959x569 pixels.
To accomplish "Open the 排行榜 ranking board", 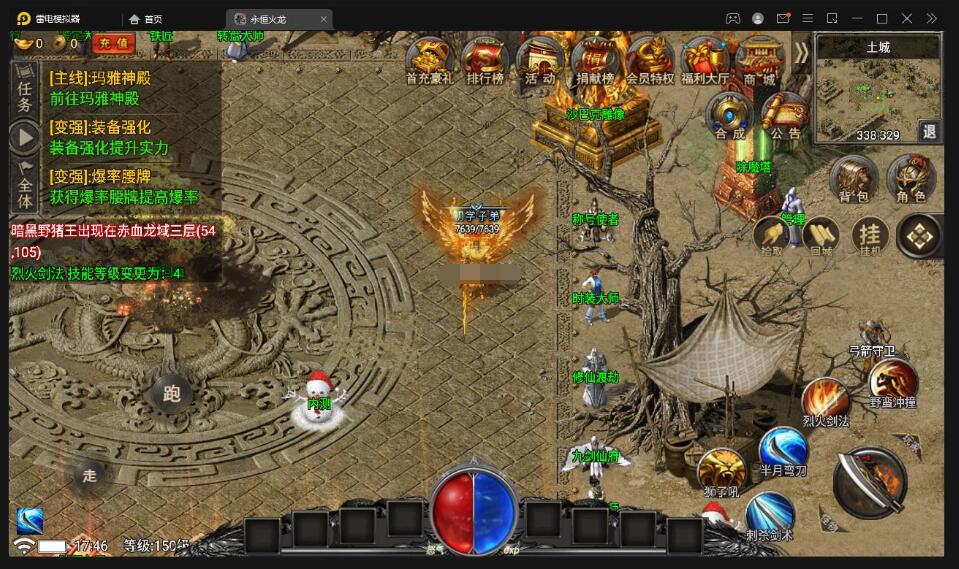I will (484, 58).
